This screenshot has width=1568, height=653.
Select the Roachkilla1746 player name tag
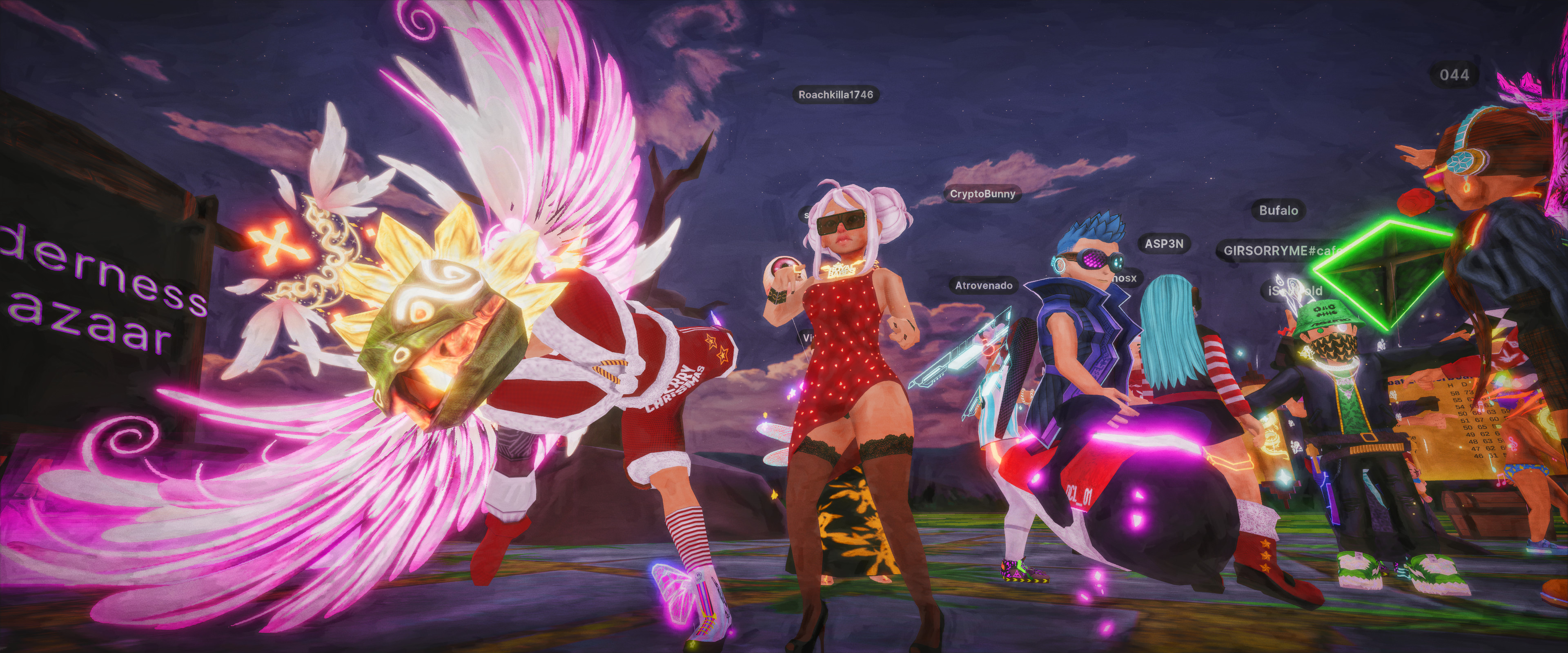(836, 94)
